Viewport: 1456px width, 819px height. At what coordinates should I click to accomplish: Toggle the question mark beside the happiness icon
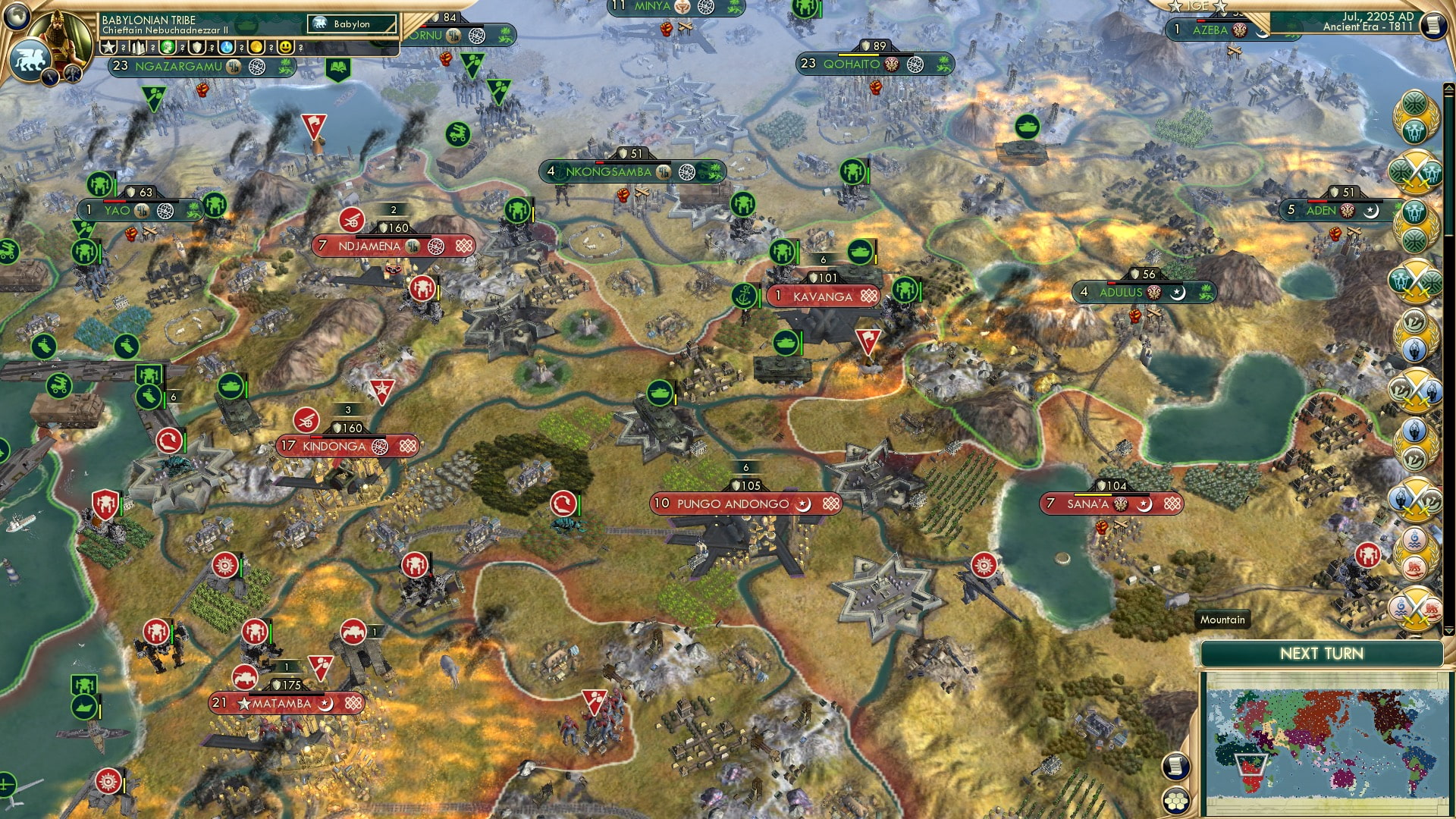301,46
